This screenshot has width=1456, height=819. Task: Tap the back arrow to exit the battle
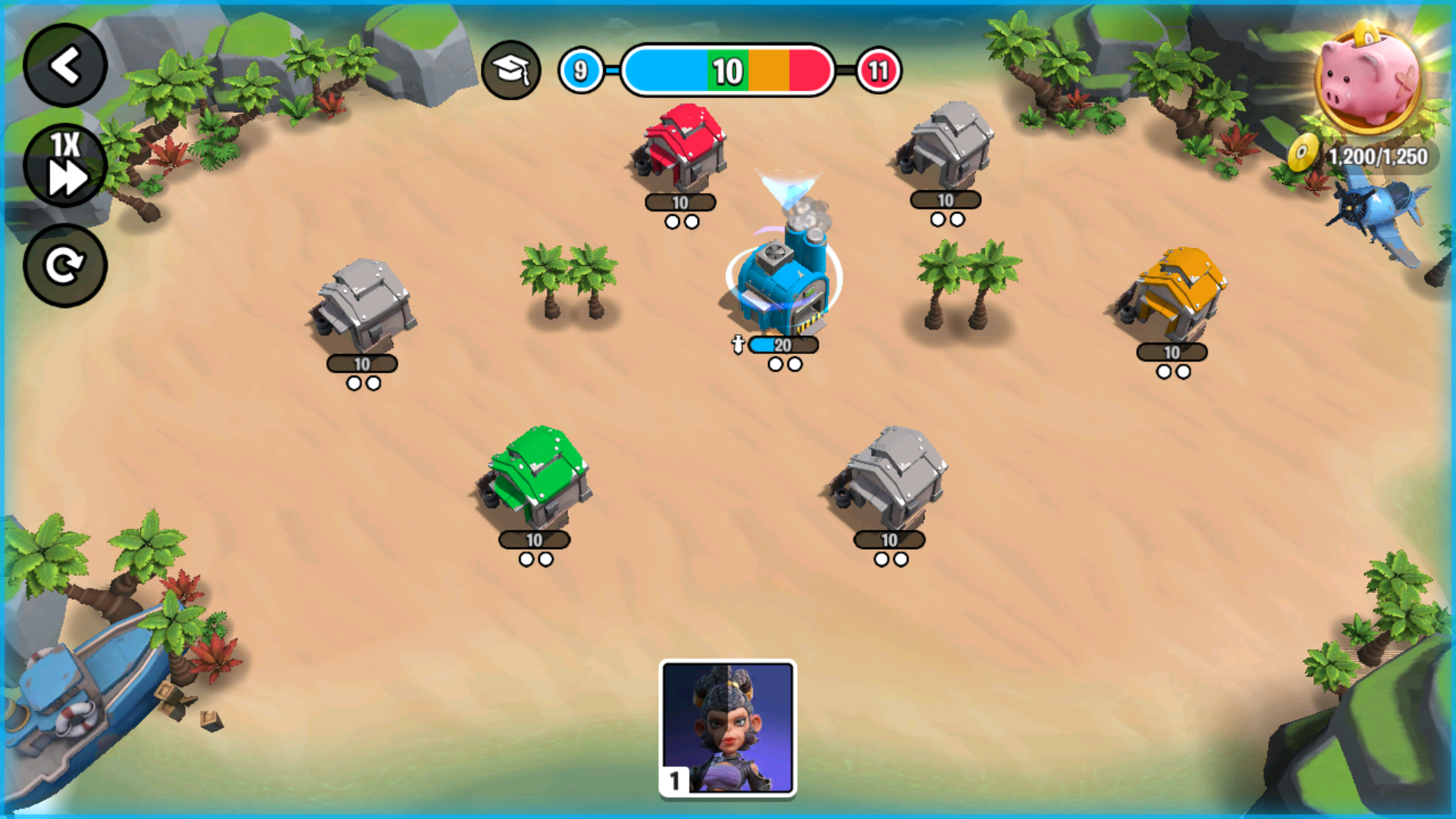[65, 65]
